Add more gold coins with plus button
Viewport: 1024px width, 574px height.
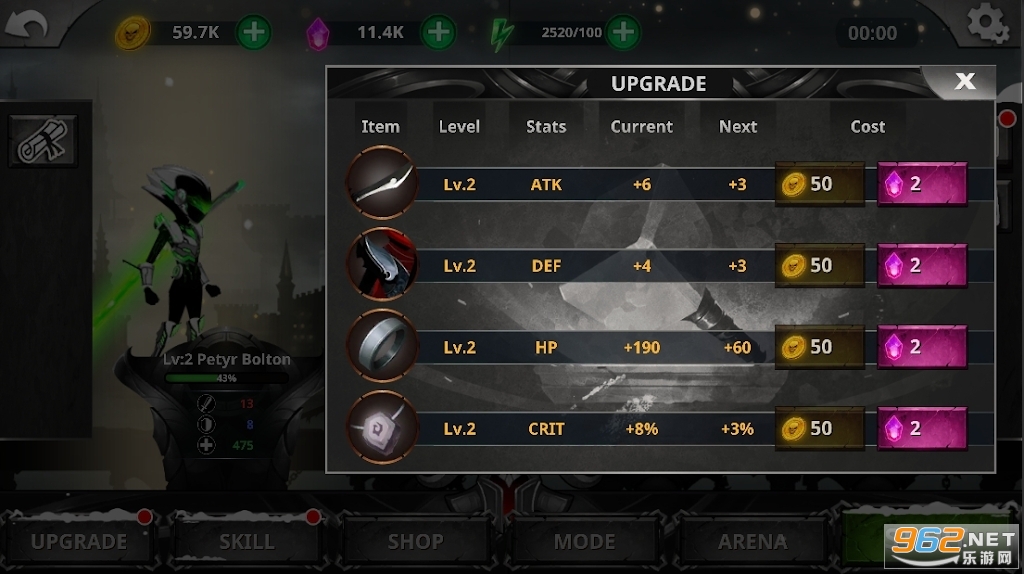click(254, 32)
